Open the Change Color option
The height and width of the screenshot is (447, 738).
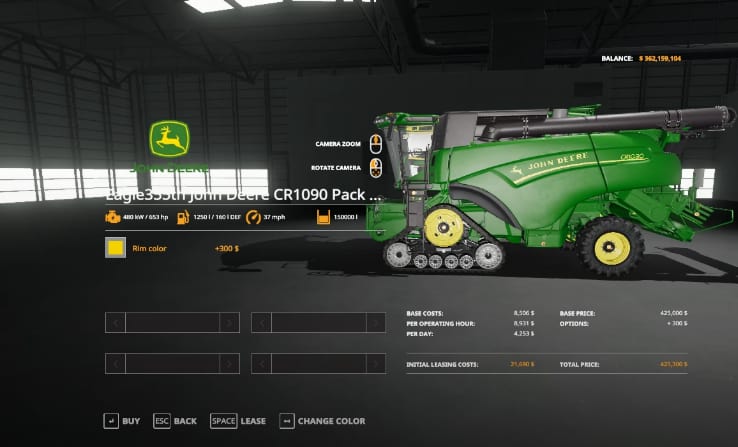coord(322,421)
